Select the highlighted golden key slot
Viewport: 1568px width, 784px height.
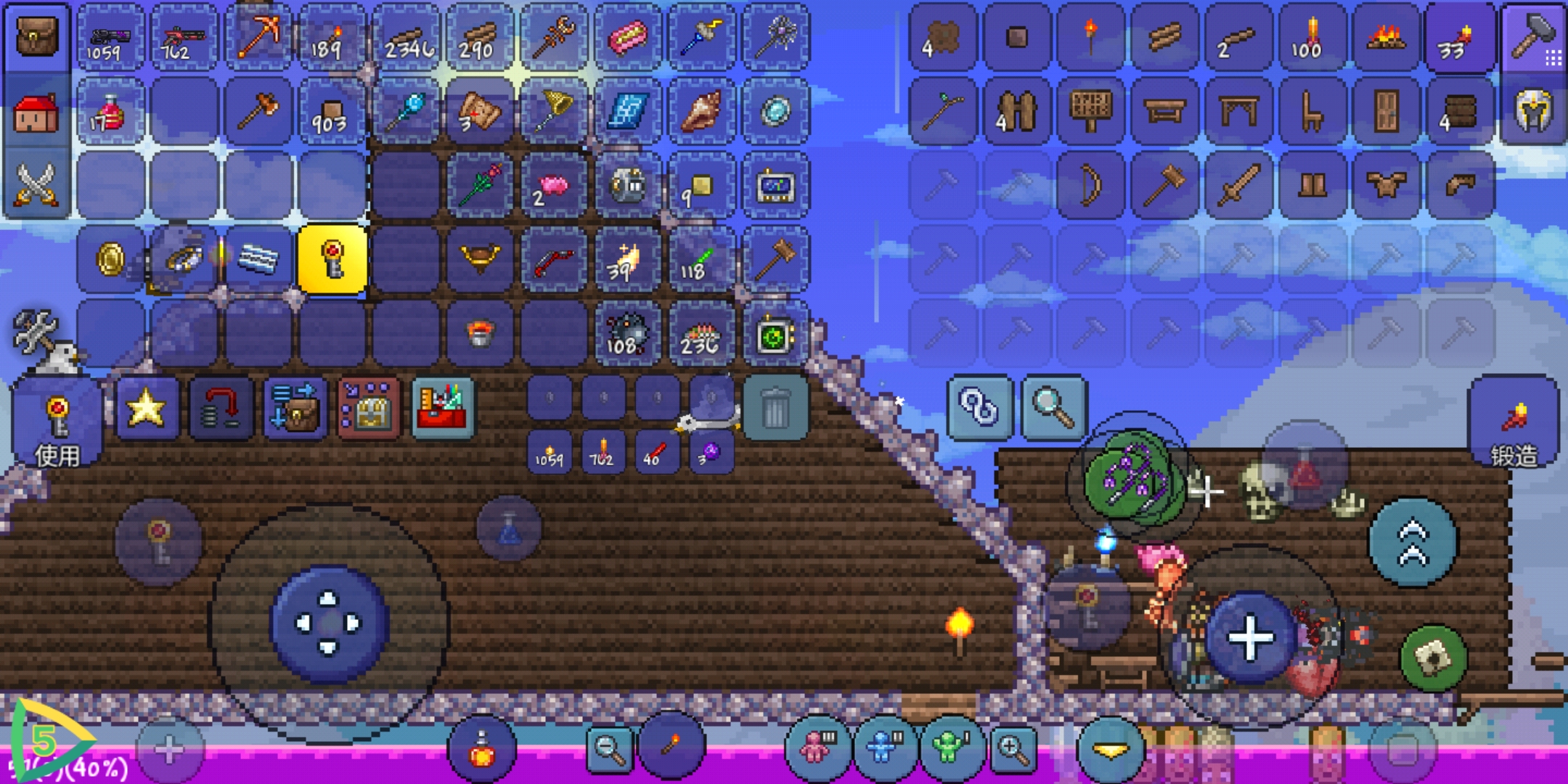[x=332, y=259]
